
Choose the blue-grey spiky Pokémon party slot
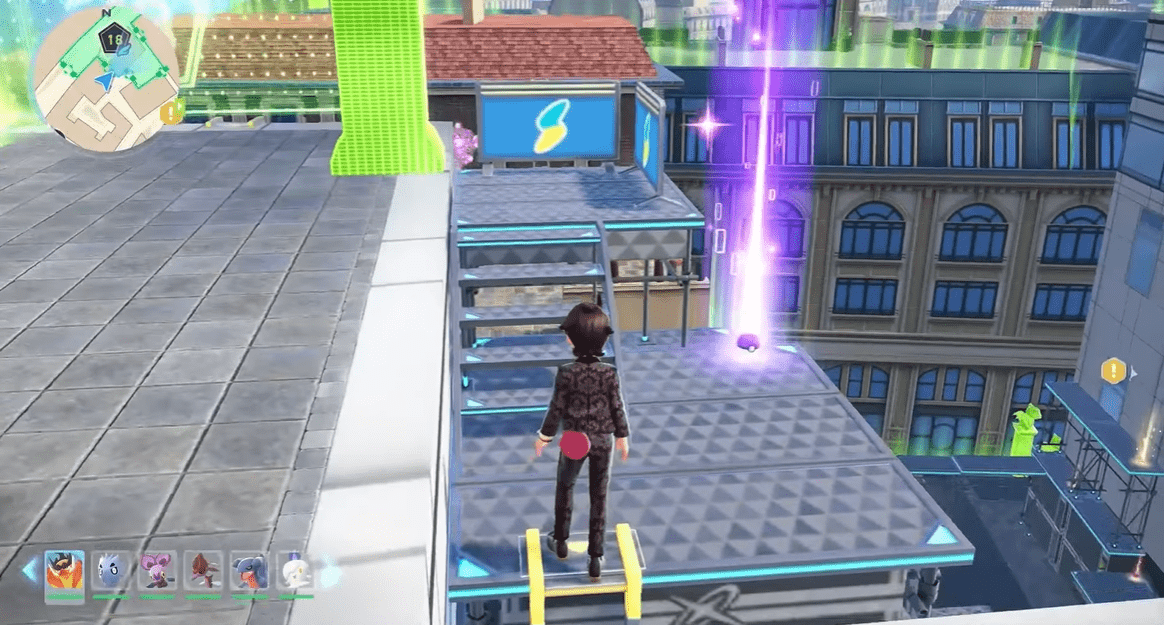coord(112,571)
